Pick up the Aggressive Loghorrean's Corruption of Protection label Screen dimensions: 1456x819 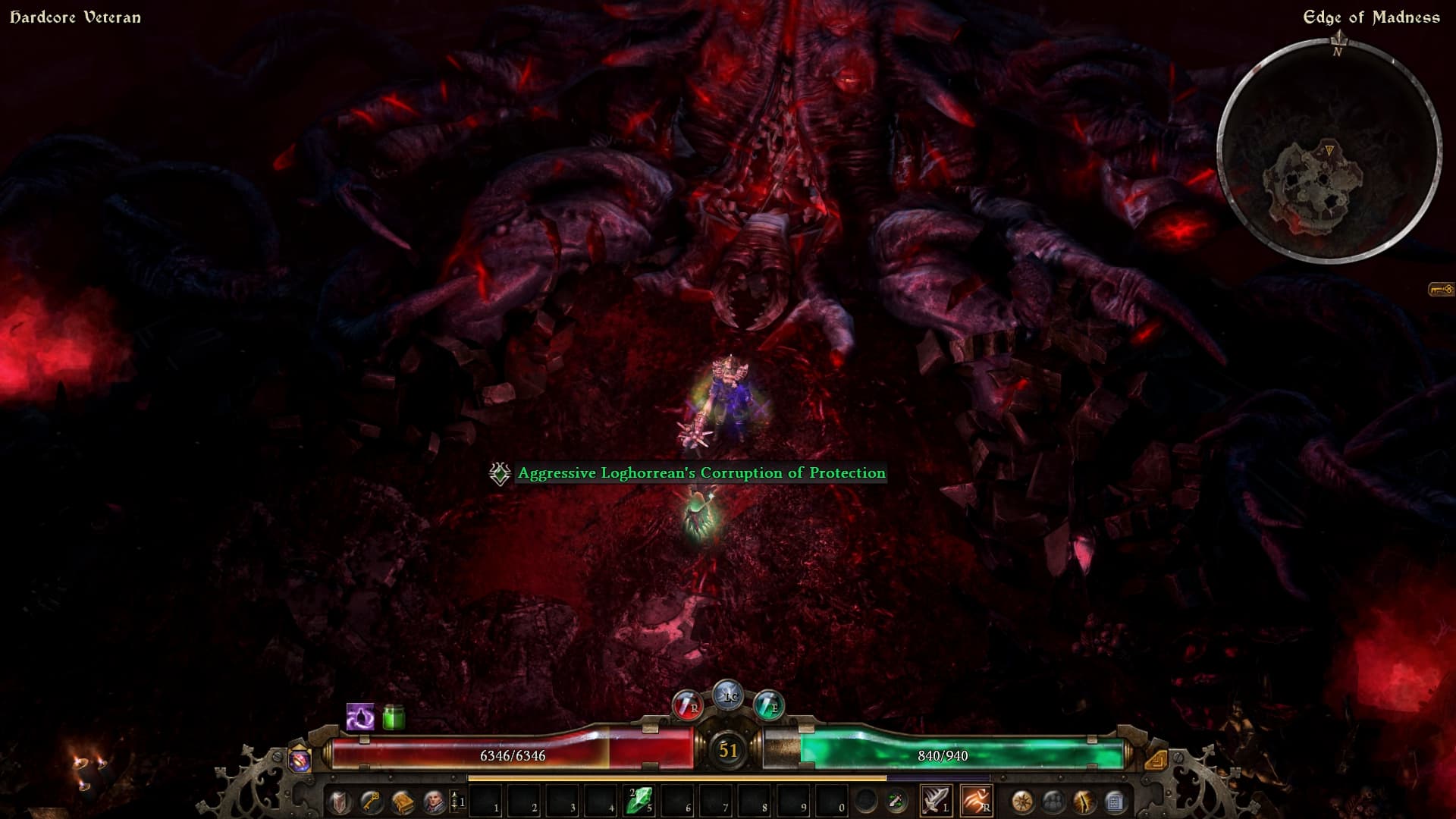coord(701,473)
